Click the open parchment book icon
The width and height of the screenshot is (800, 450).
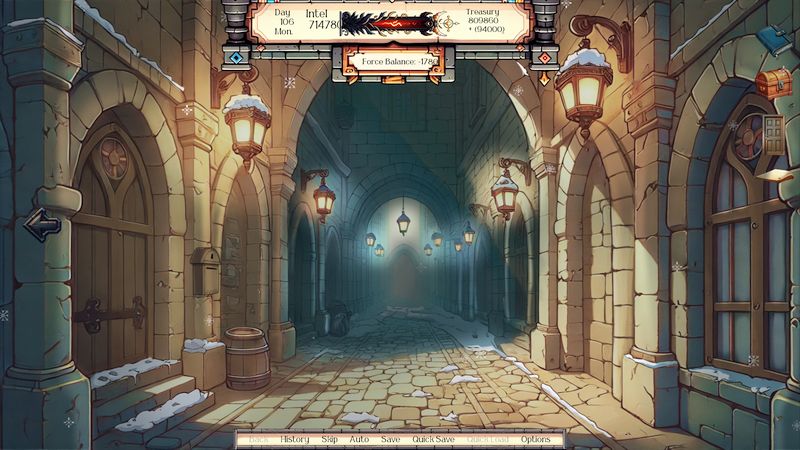[774, 176]
